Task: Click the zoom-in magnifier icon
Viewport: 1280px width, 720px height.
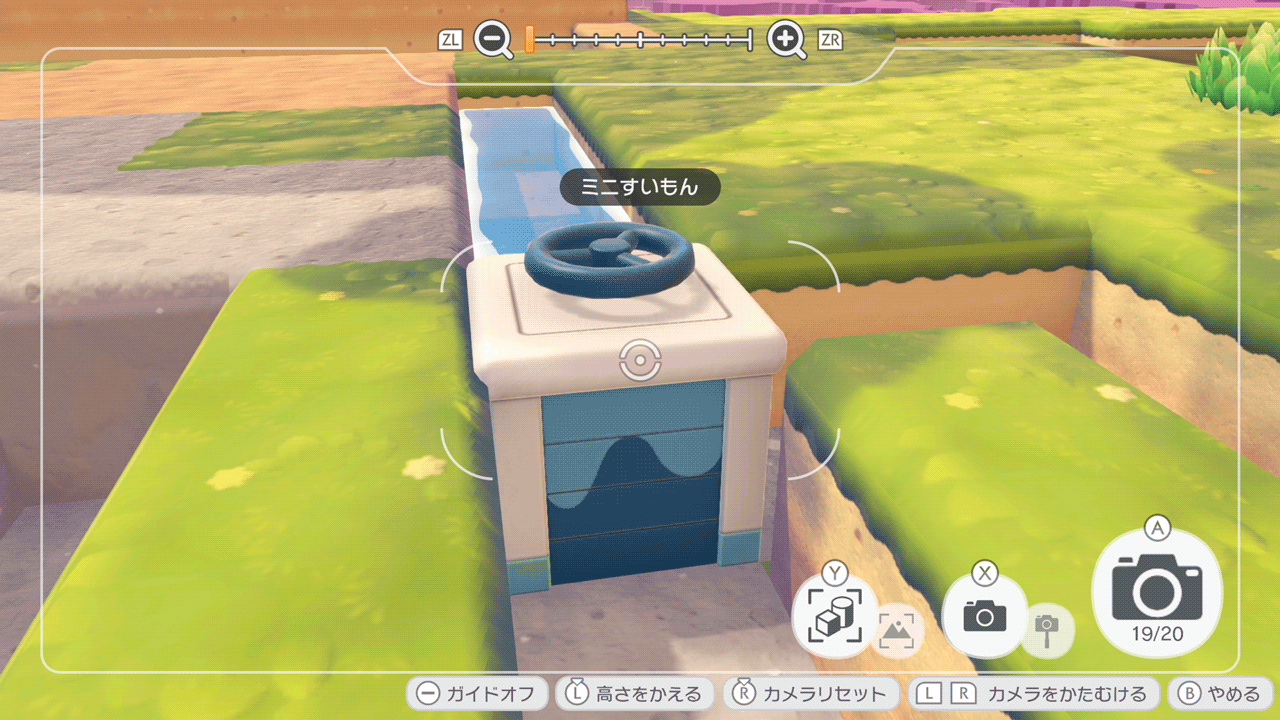Action: click(786, 40)
